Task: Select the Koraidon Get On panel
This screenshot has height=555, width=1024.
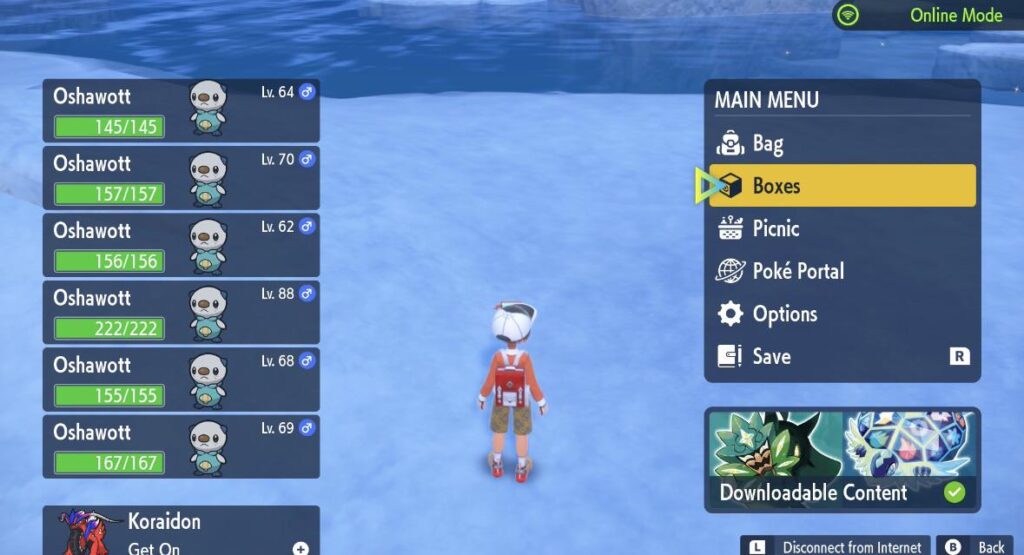Action: pos(181,531)
